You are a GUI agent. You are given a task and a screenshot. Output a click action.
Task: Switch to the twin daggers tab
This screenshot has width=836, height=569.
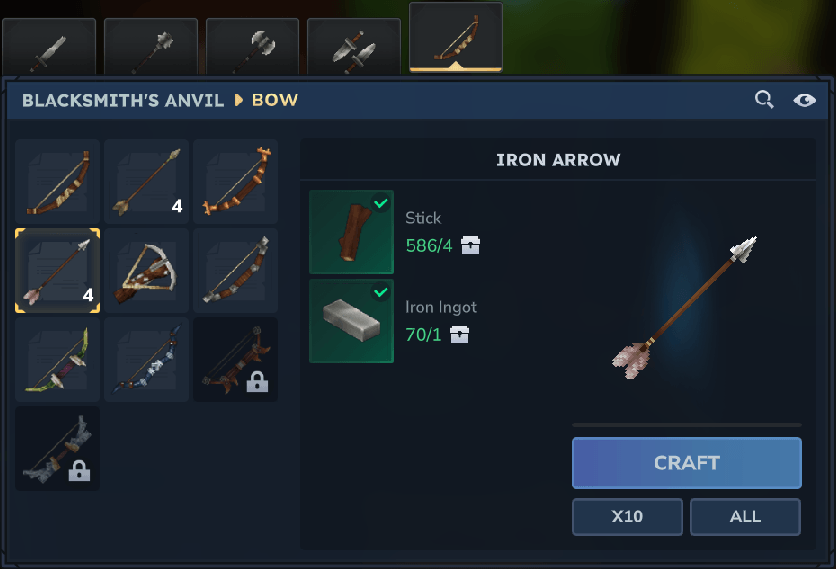[354, 47]
